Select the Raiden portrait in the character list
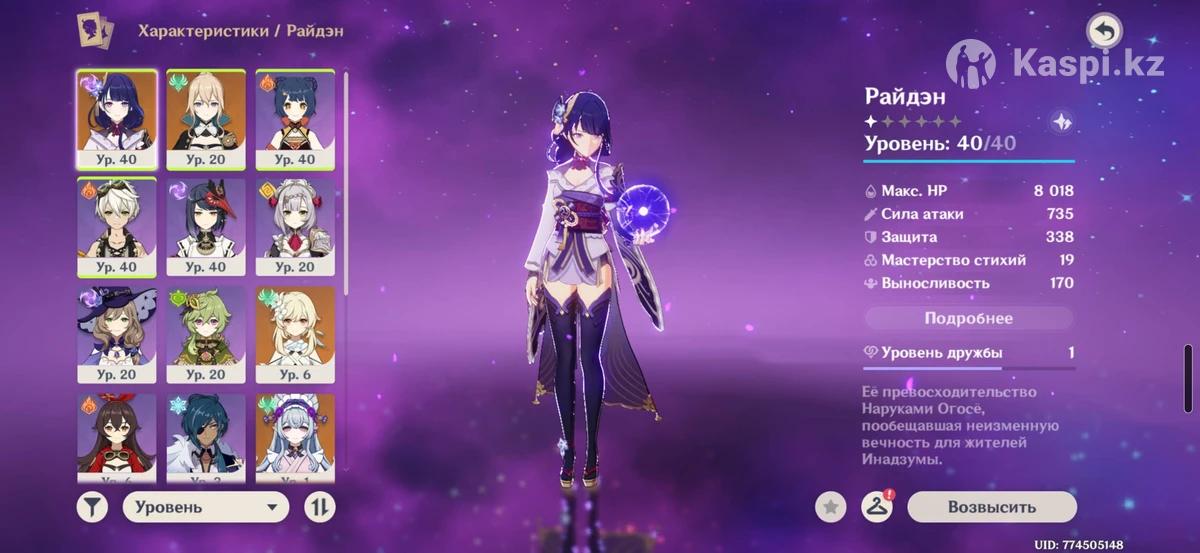This screenshot has width=1200, height=553. pyautogui.click(x=116, y=120)
